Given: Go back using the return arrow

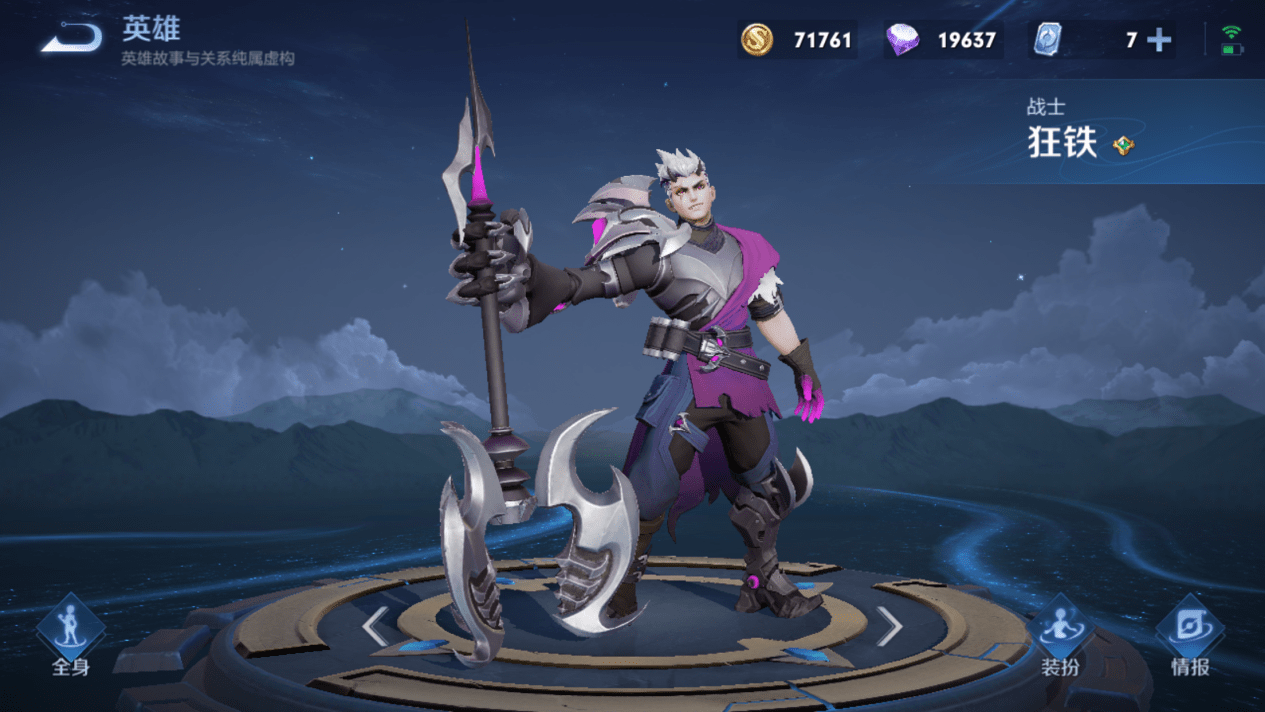Looking at the screenshot, I should (72, 39).
